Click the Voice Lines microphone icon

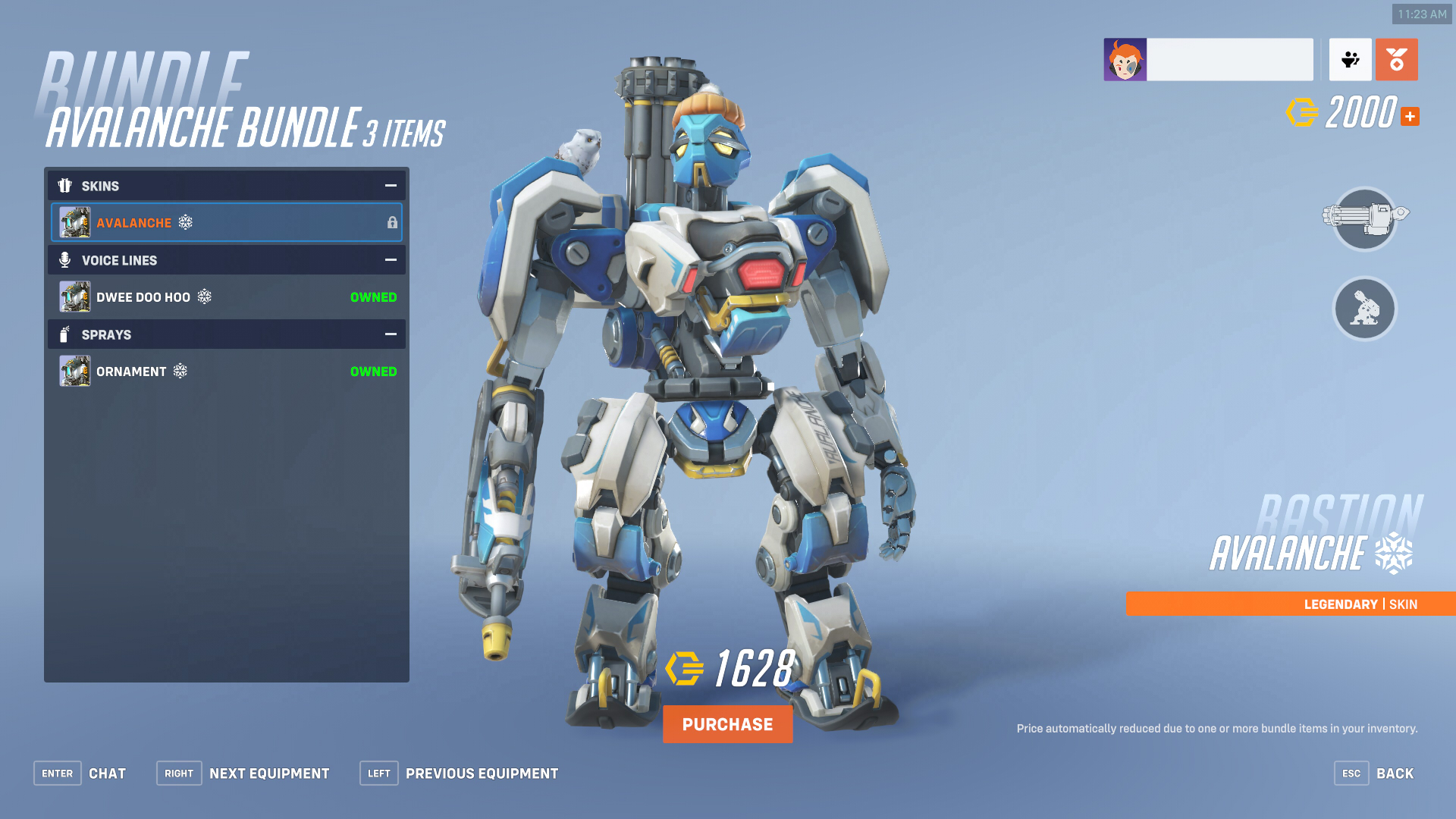pyautogui.click(x=65, y=260)
